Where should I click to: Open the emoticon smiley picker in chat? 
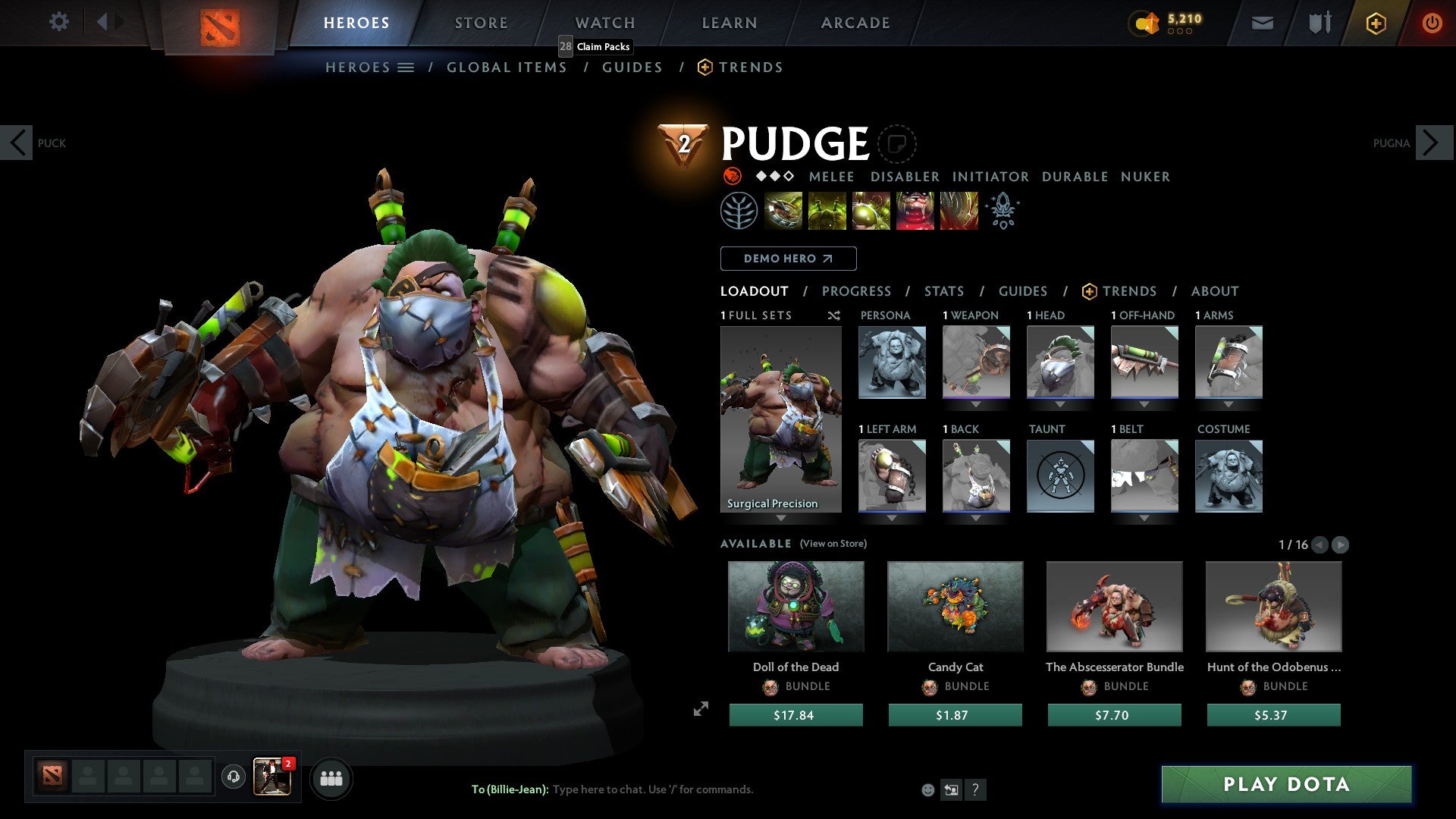pos(927,789)
